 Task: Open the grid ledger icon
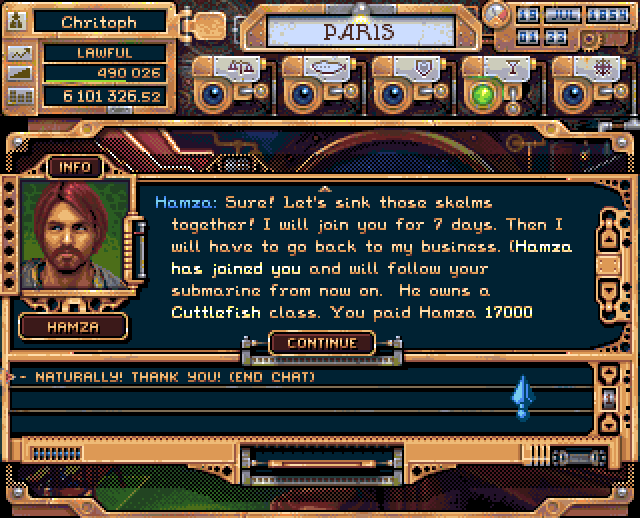19,97
